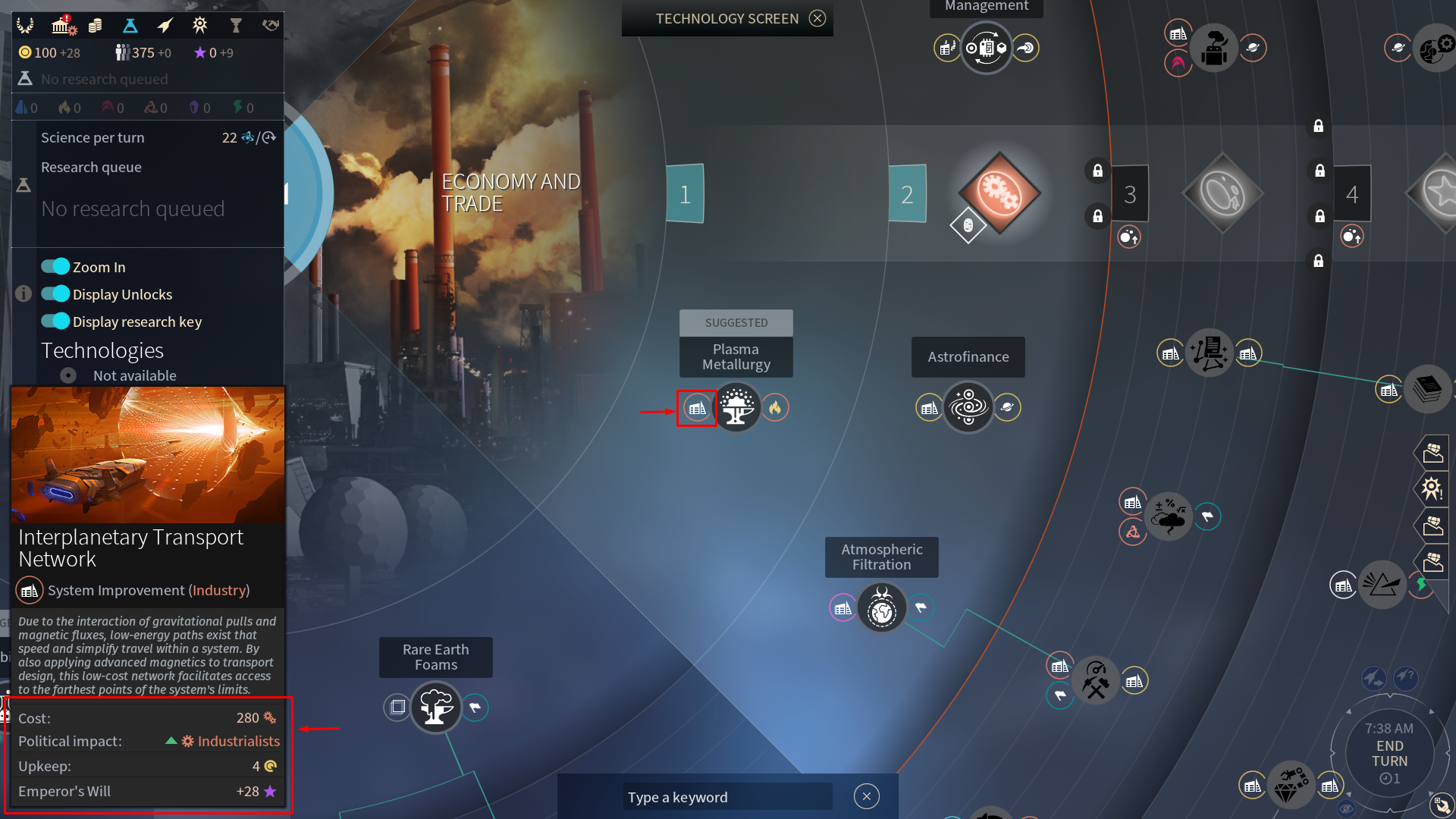Toggle the Zoom In switch
Screen dimensions: 1456x819
point(55,267)
